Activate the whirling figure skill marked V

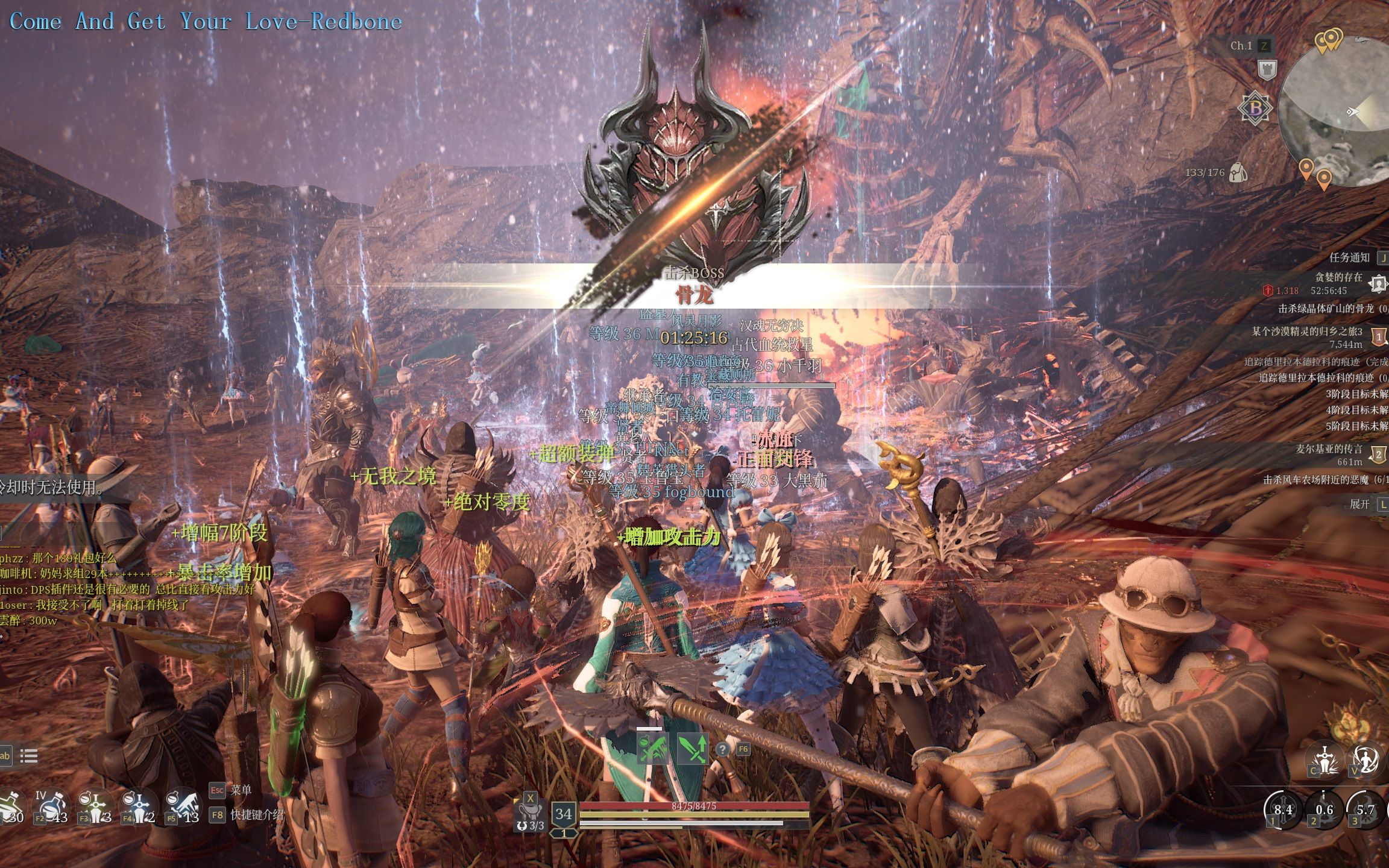click(1365, 759)
